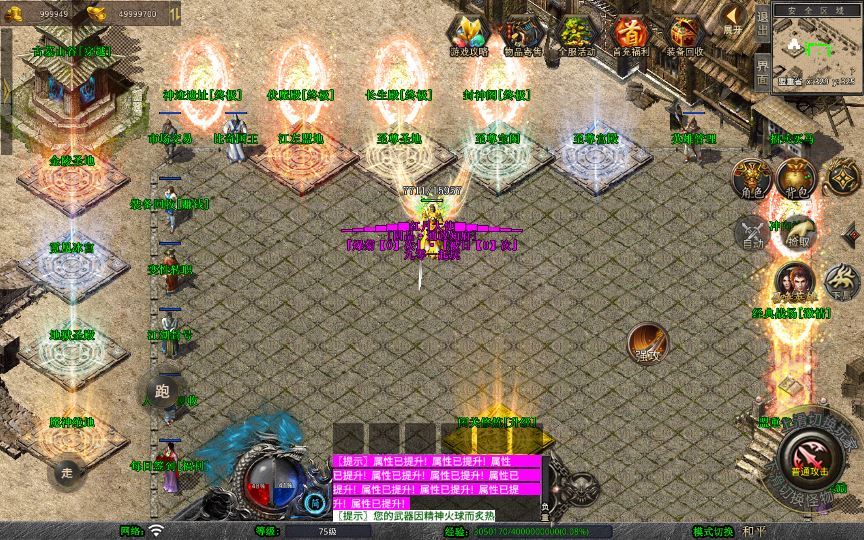Toggle the 自动 auto-battle button
Viewport: 864px width, 540px height.
(750, 232)
